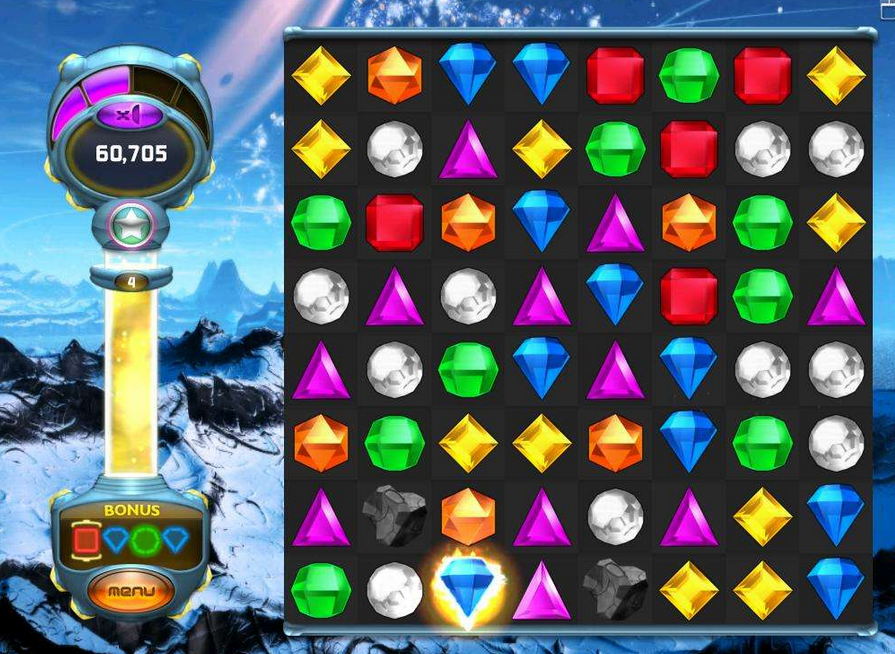Select the flaming blue diamond gem
895x654 pixels.
click(x=468, y=587)
